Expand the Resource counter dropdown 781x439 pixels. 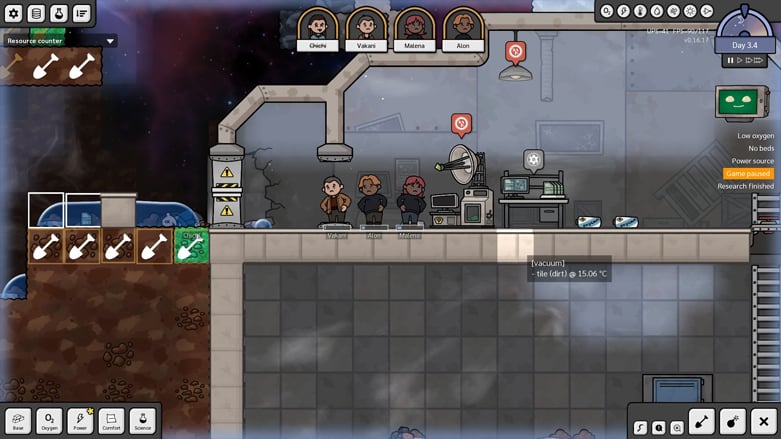tap(110, 42)
